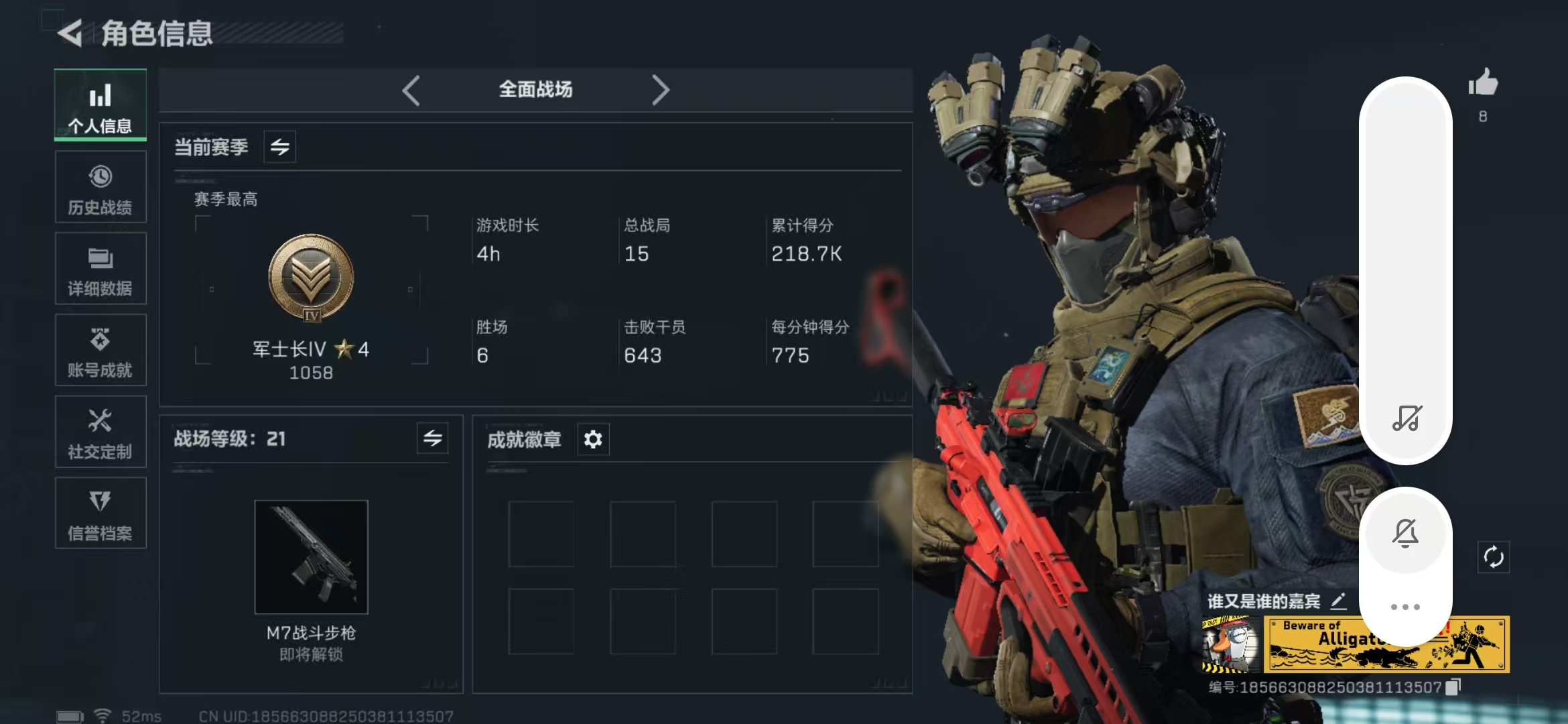Click the 战场等级 swap button
Viewport: 1568px width, 724px height.
coord(432,438)
